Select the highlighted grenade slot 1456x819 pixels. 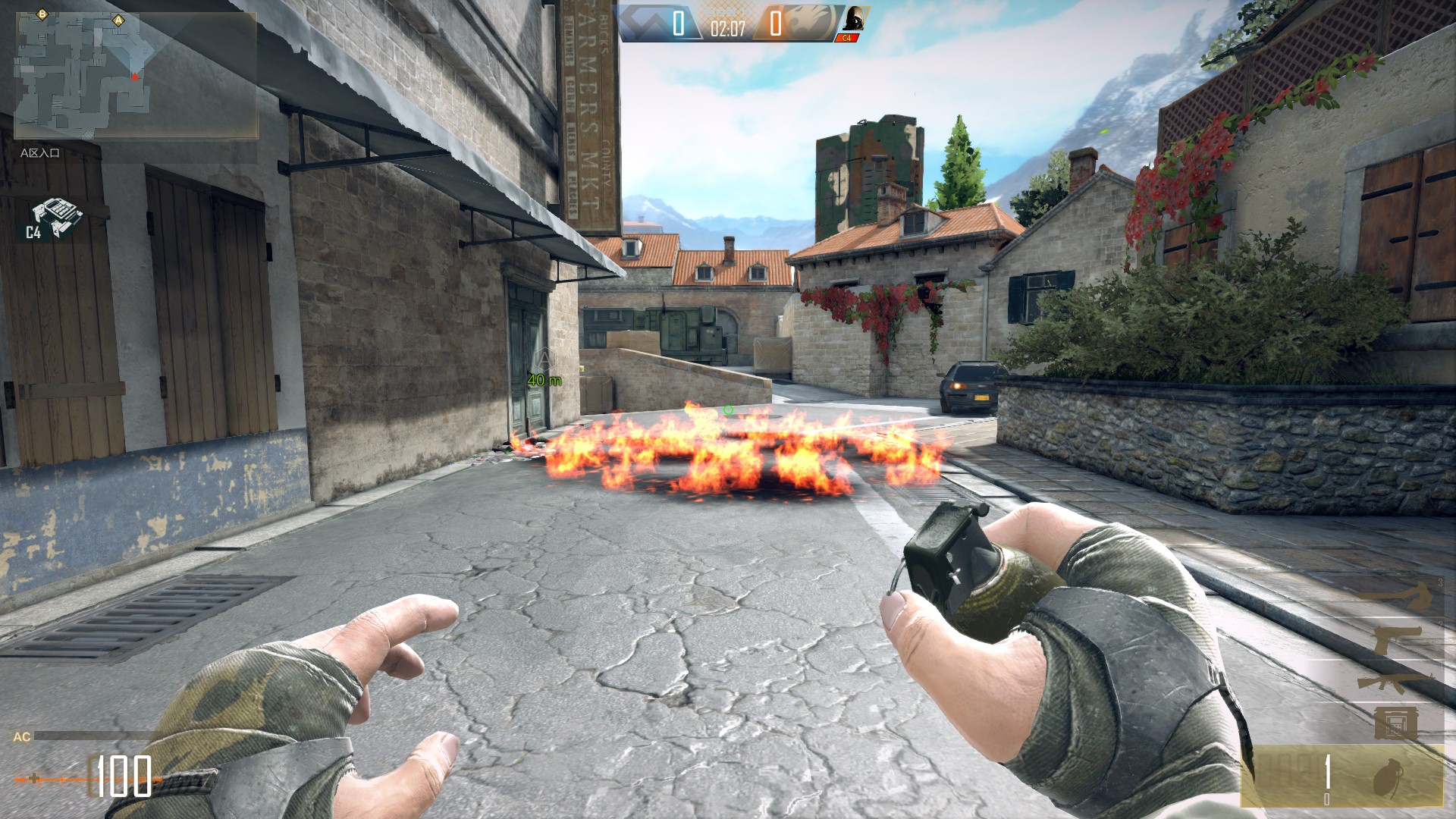[1344, 776]
